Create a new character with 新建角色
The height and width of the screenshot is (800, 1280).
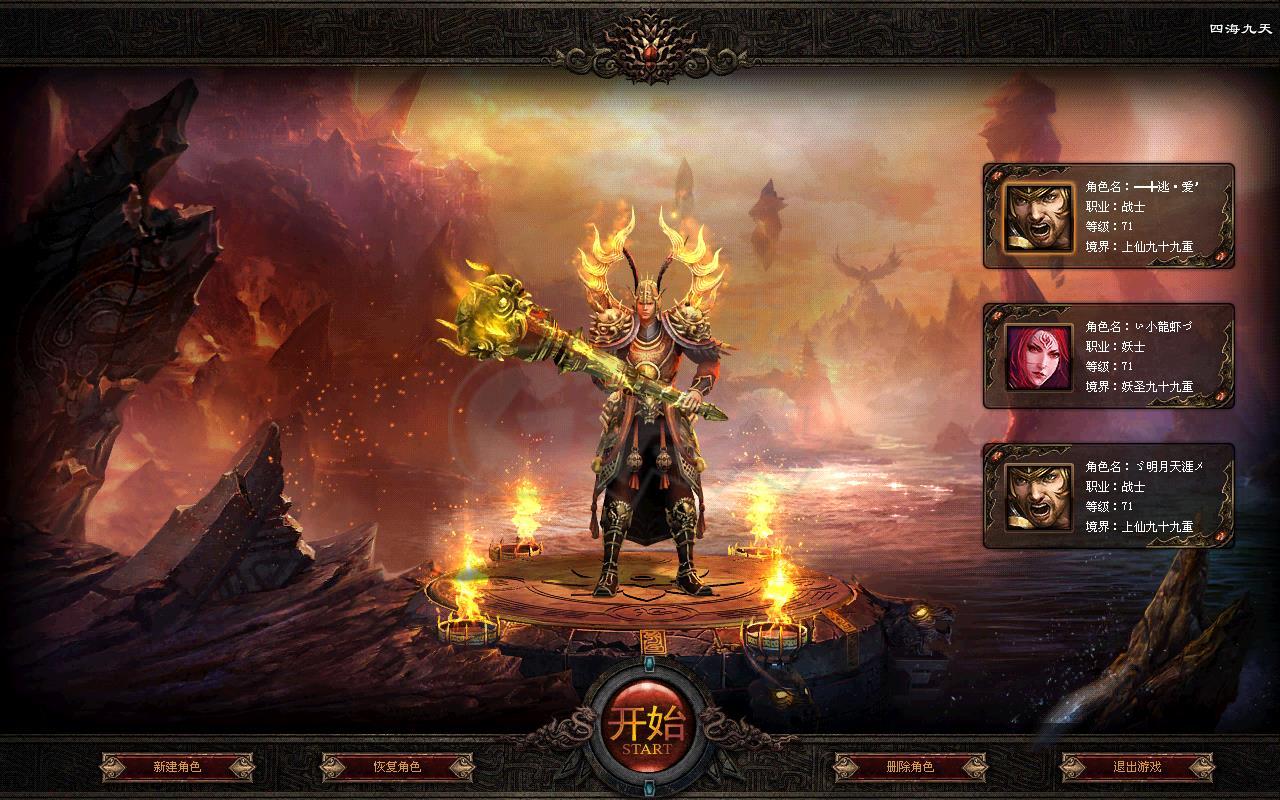pyautogui.click(x=177, y=767)
